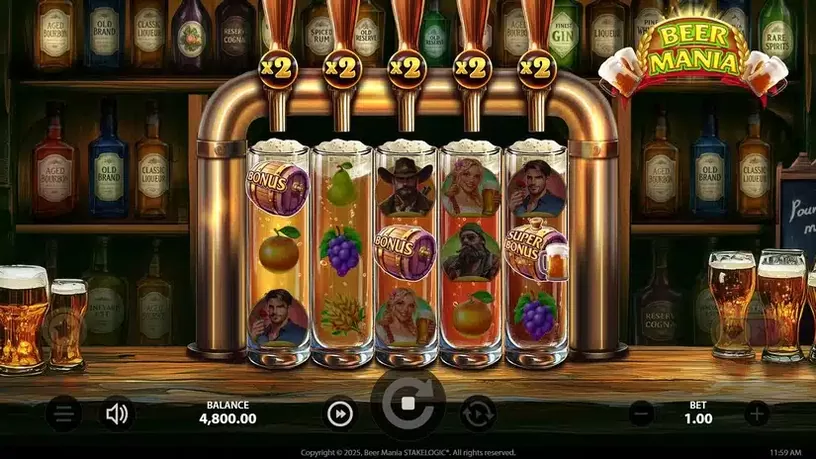
Task: Increase the bet with the plus button
Action: [757, 413]
